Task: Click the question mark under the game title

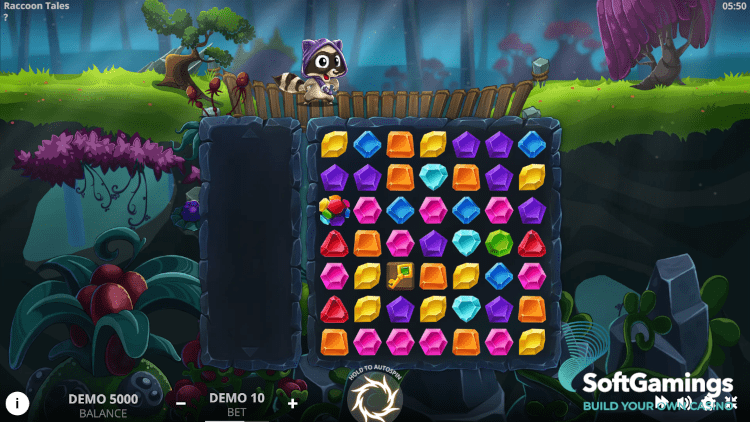Action: tap(5, 17)
